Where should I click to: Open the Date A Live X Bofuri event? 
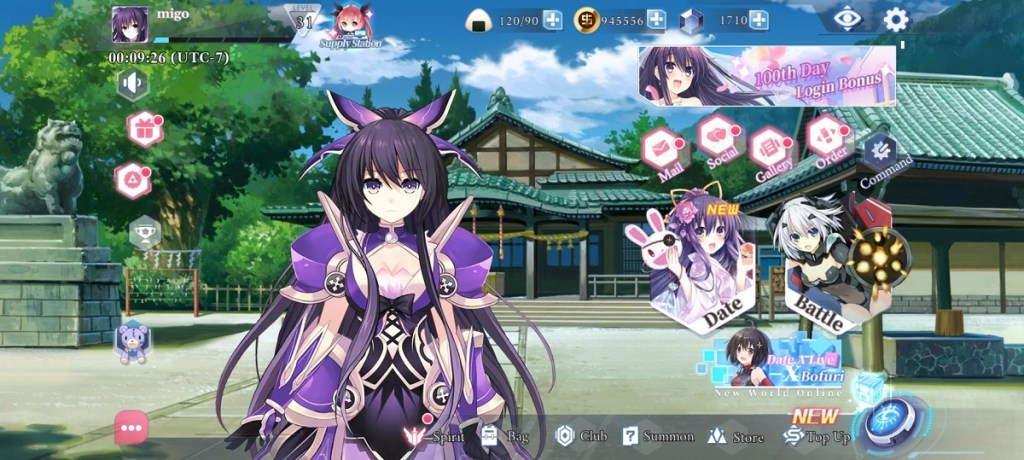tap(777, 366)
